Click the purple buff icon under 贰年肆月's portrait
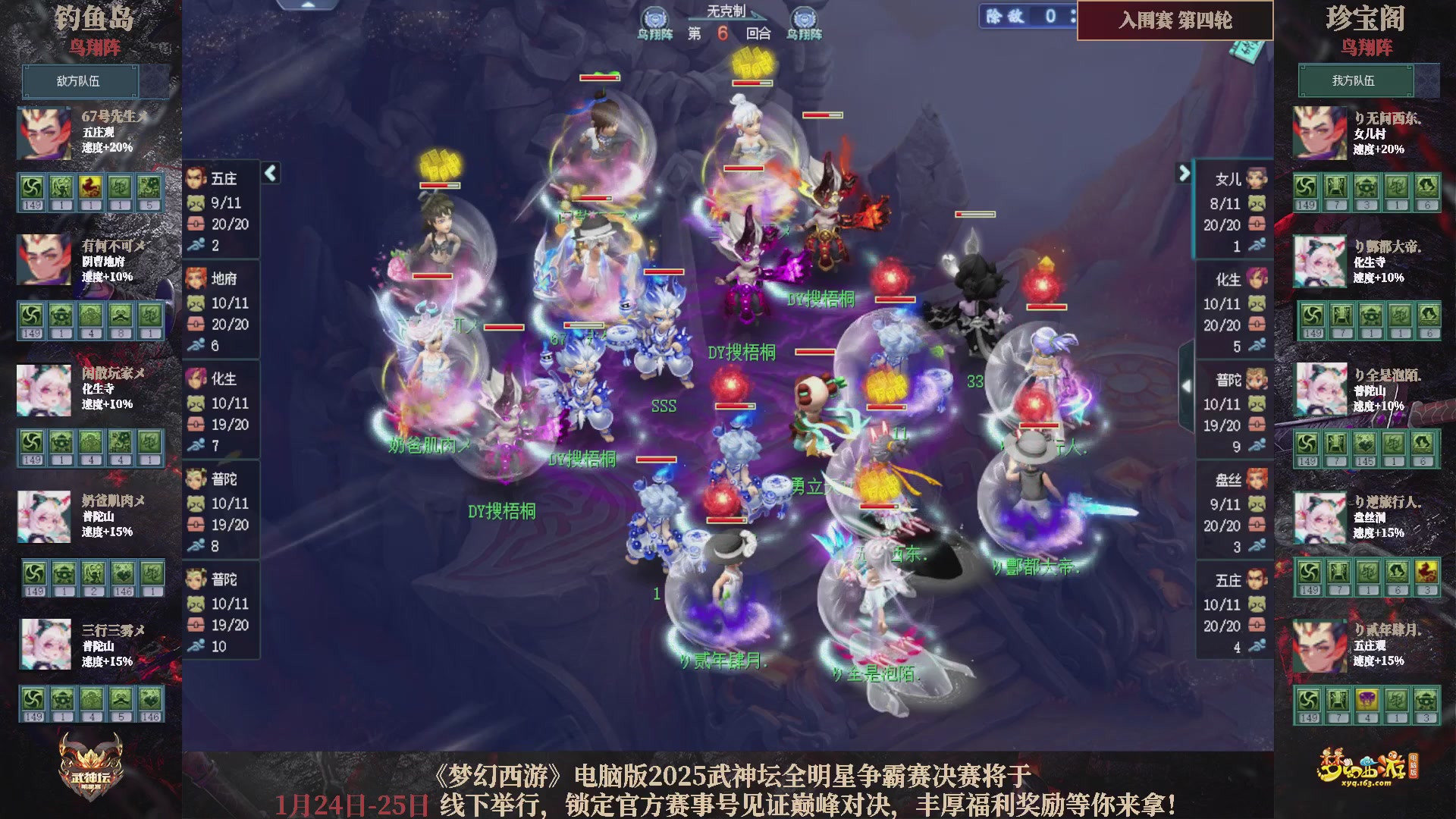1456x819 pixels. tap(1368, 699)
